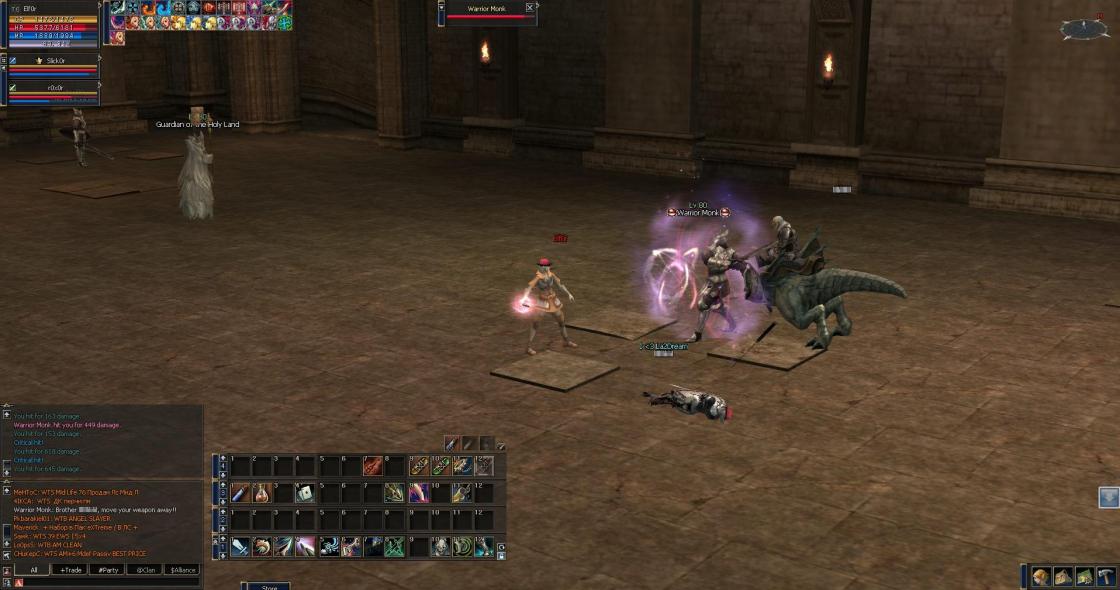Activate the dice item on the hotbar
1120x590 pixels.
pyautogui.click(x=306, y=493)
